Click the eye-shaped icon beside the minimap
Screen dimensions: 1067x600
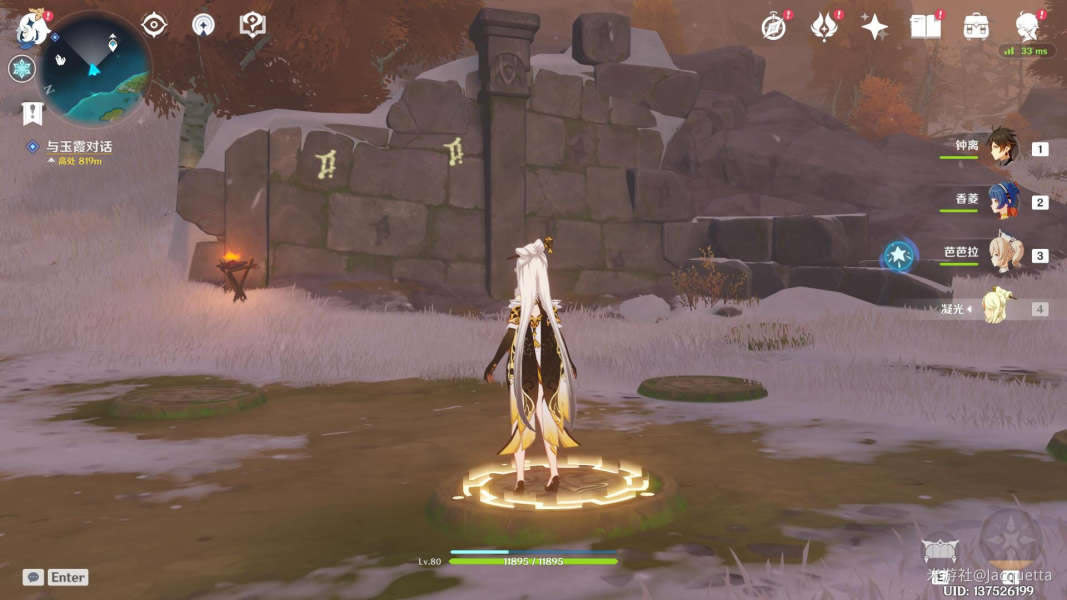154,25
